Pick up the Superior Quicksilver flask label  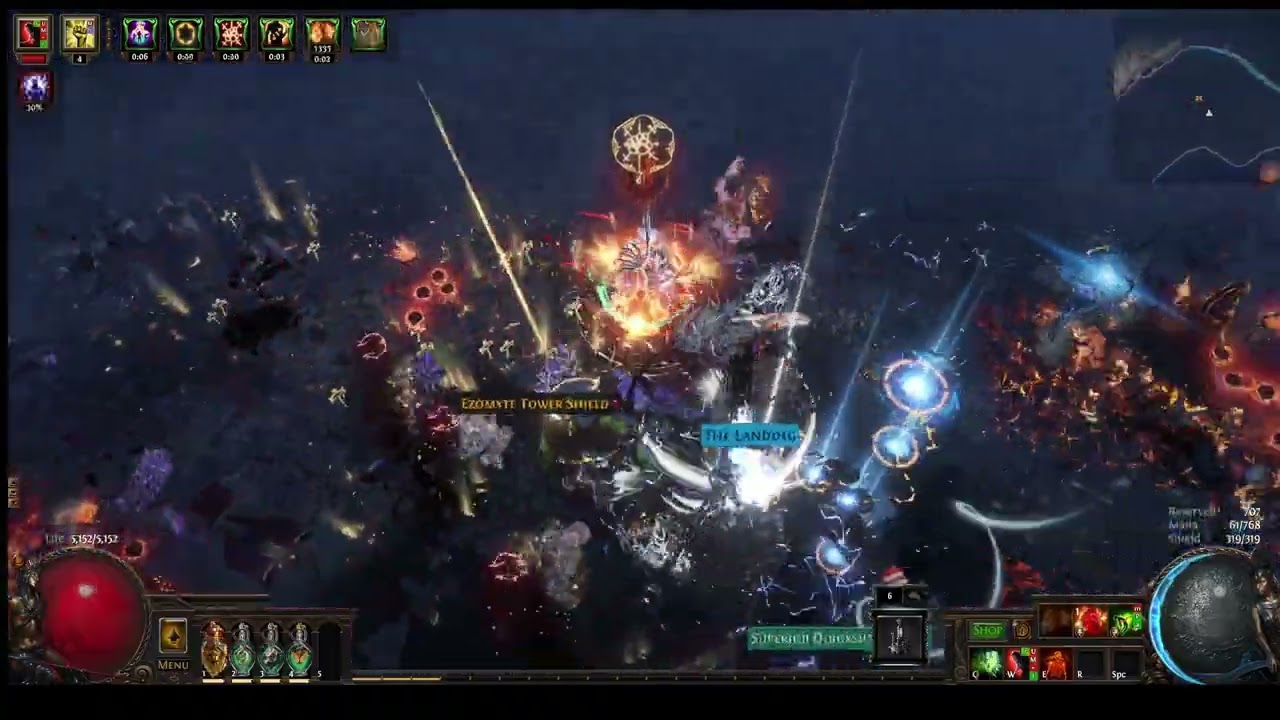click(810, 638)
